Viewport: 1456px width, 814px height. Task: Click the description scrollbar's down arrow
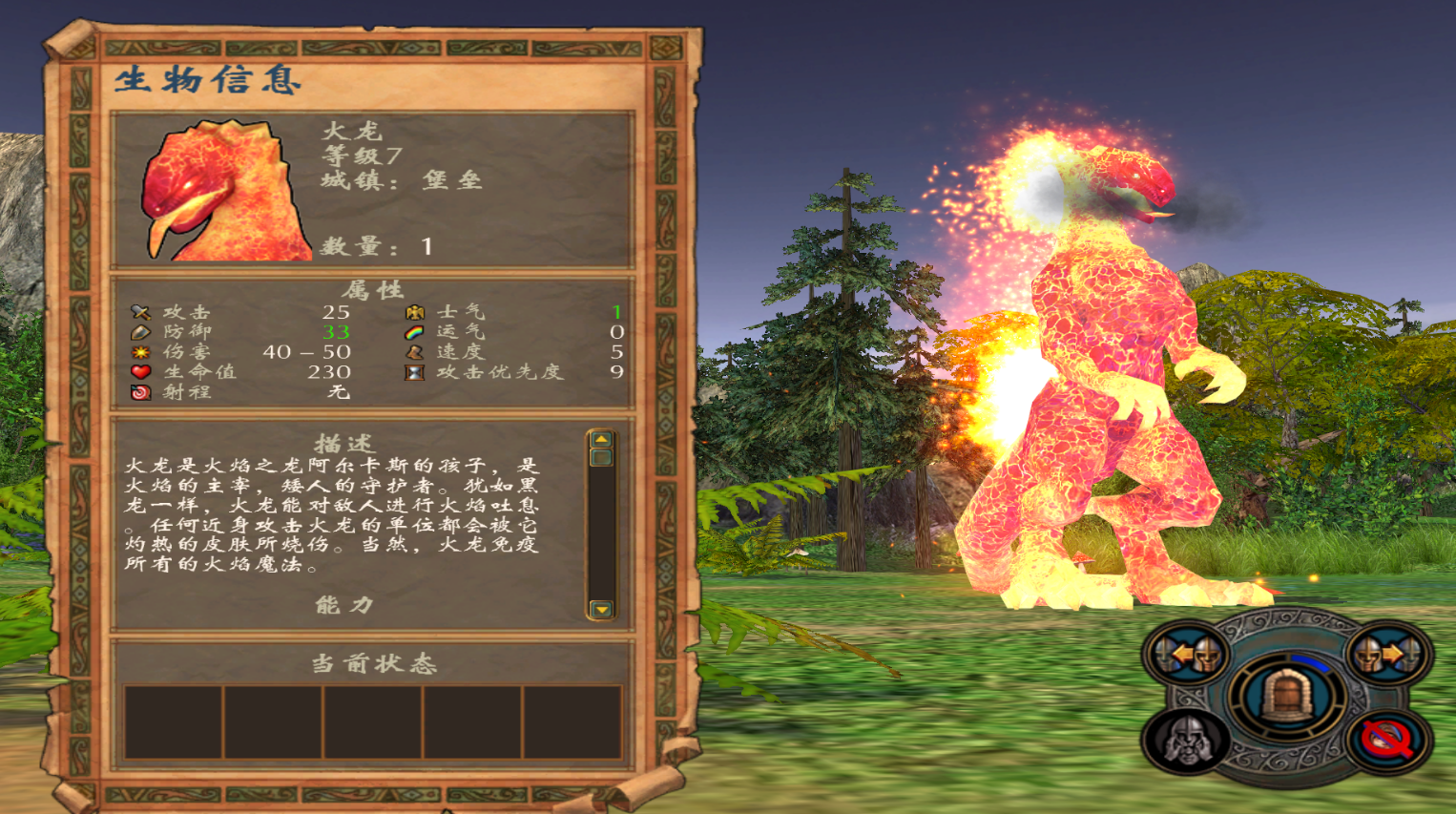pyautogui.click(x=601, y=609)
